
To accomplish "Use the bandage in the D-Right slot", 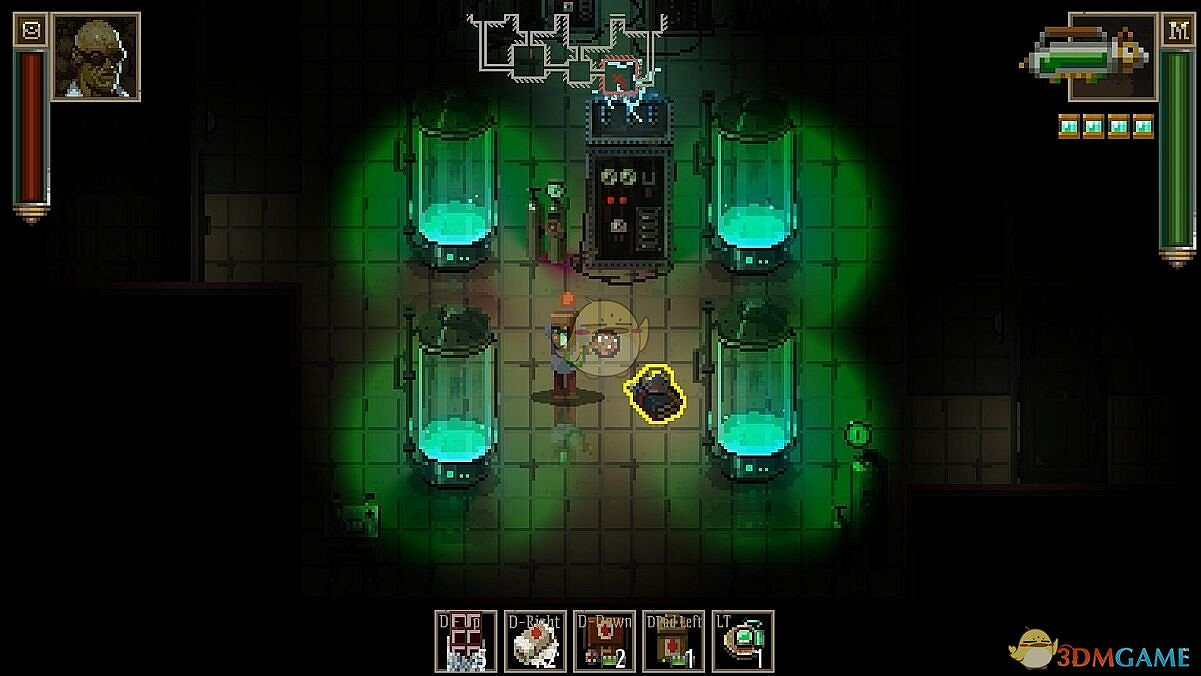I will click(x=535, y=641).
